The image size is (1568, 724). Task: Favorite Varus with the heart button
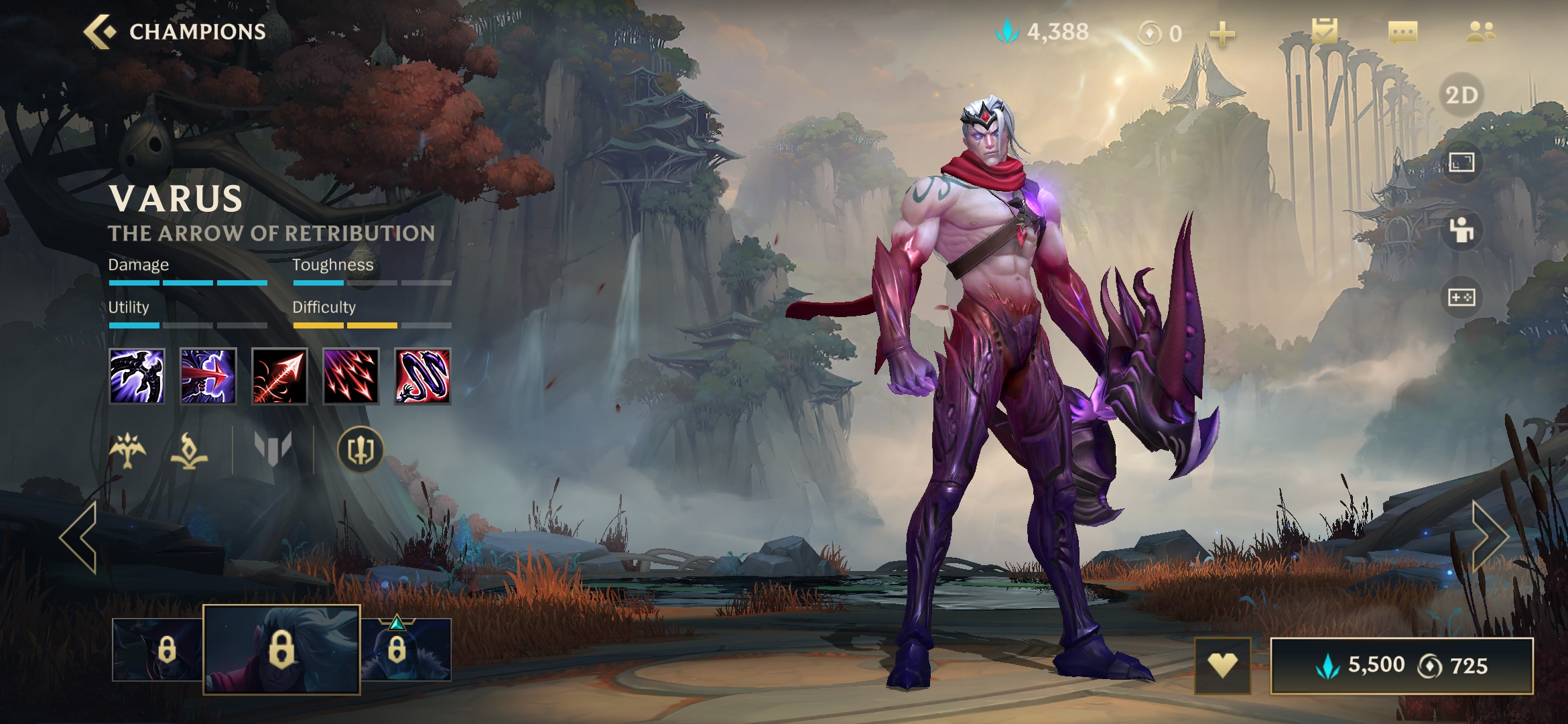tap(1222, 666)
